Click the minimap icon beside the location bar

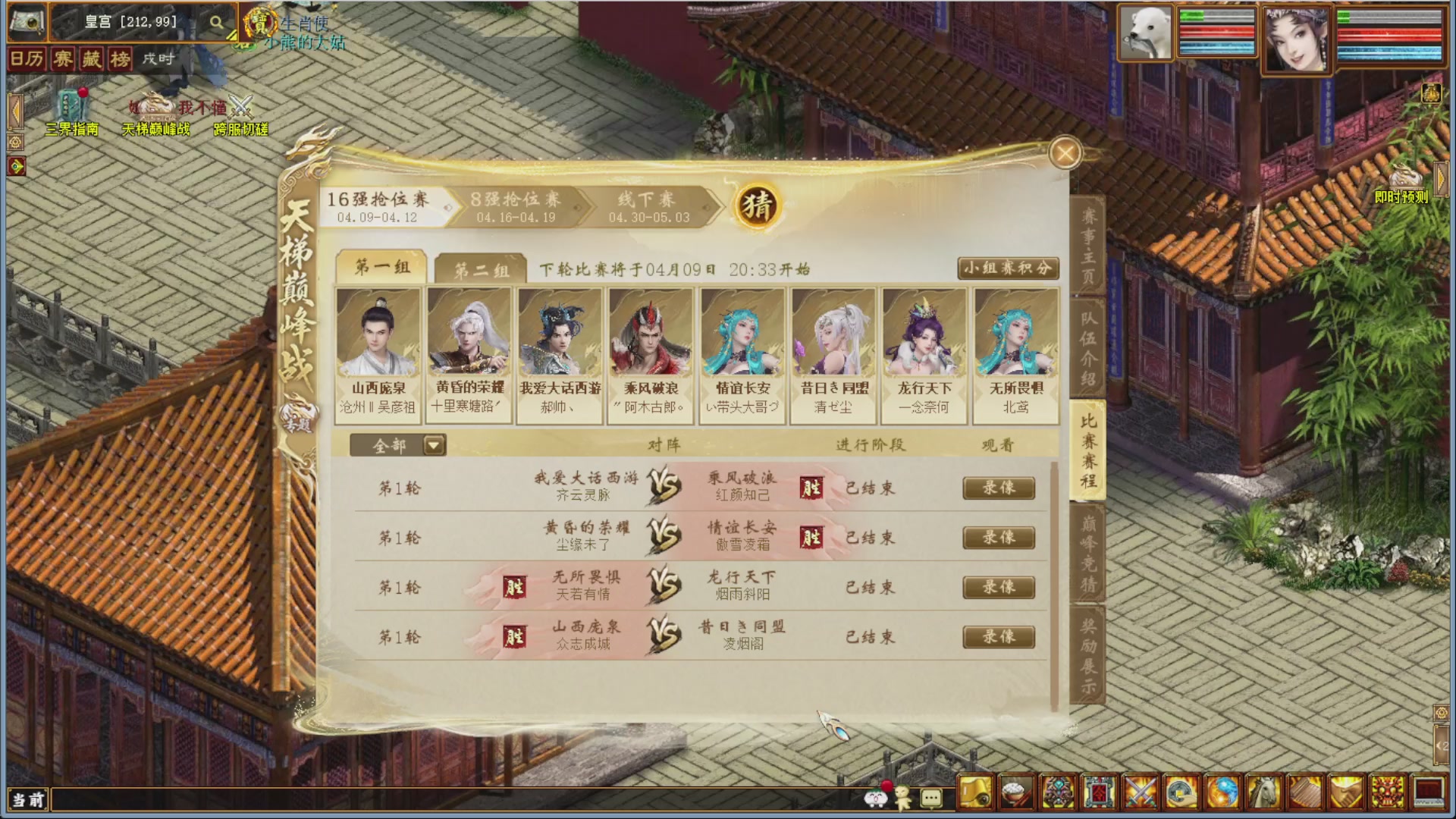tap(26, 22)
